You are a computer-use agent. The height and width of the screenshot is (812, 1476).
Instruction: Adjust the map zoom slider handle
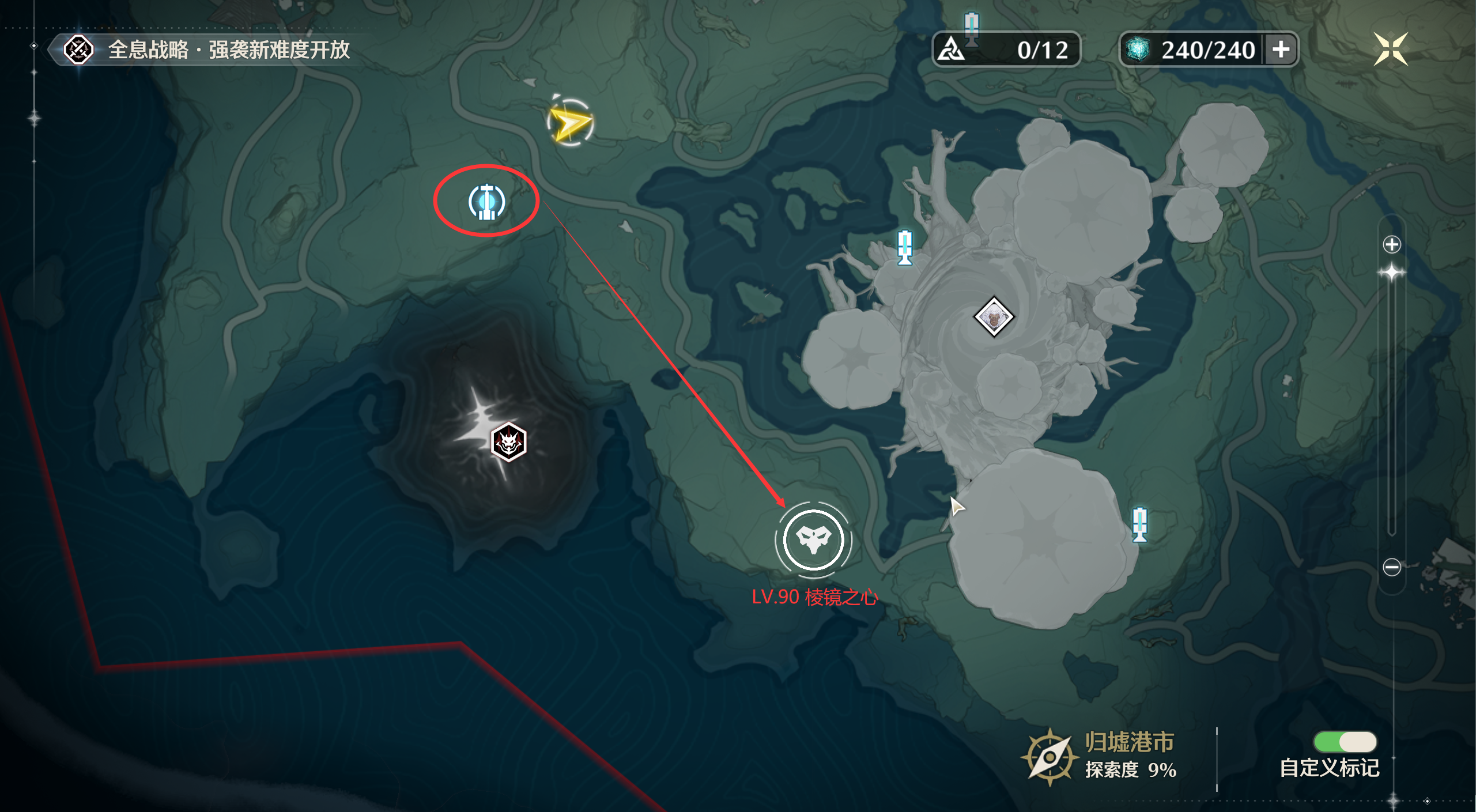[1391, 273]
